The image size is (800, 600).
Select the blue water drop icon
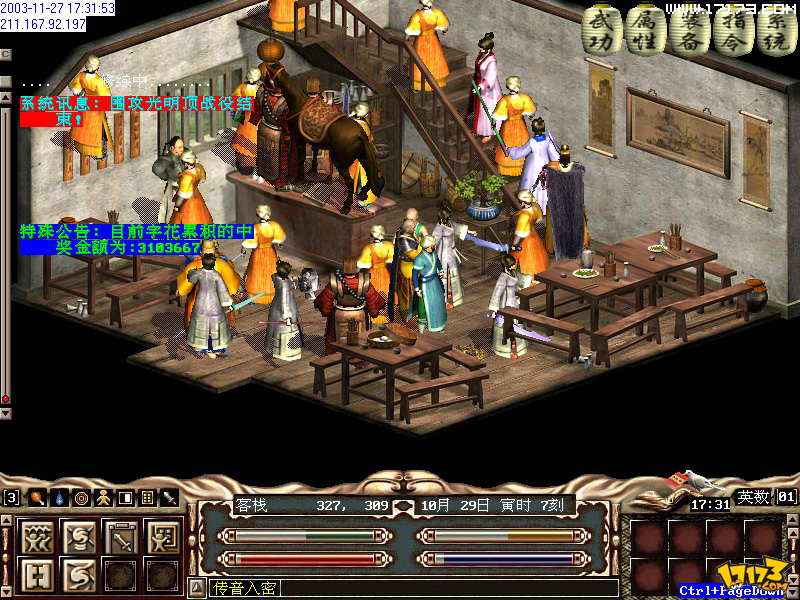tap(59, 497)
